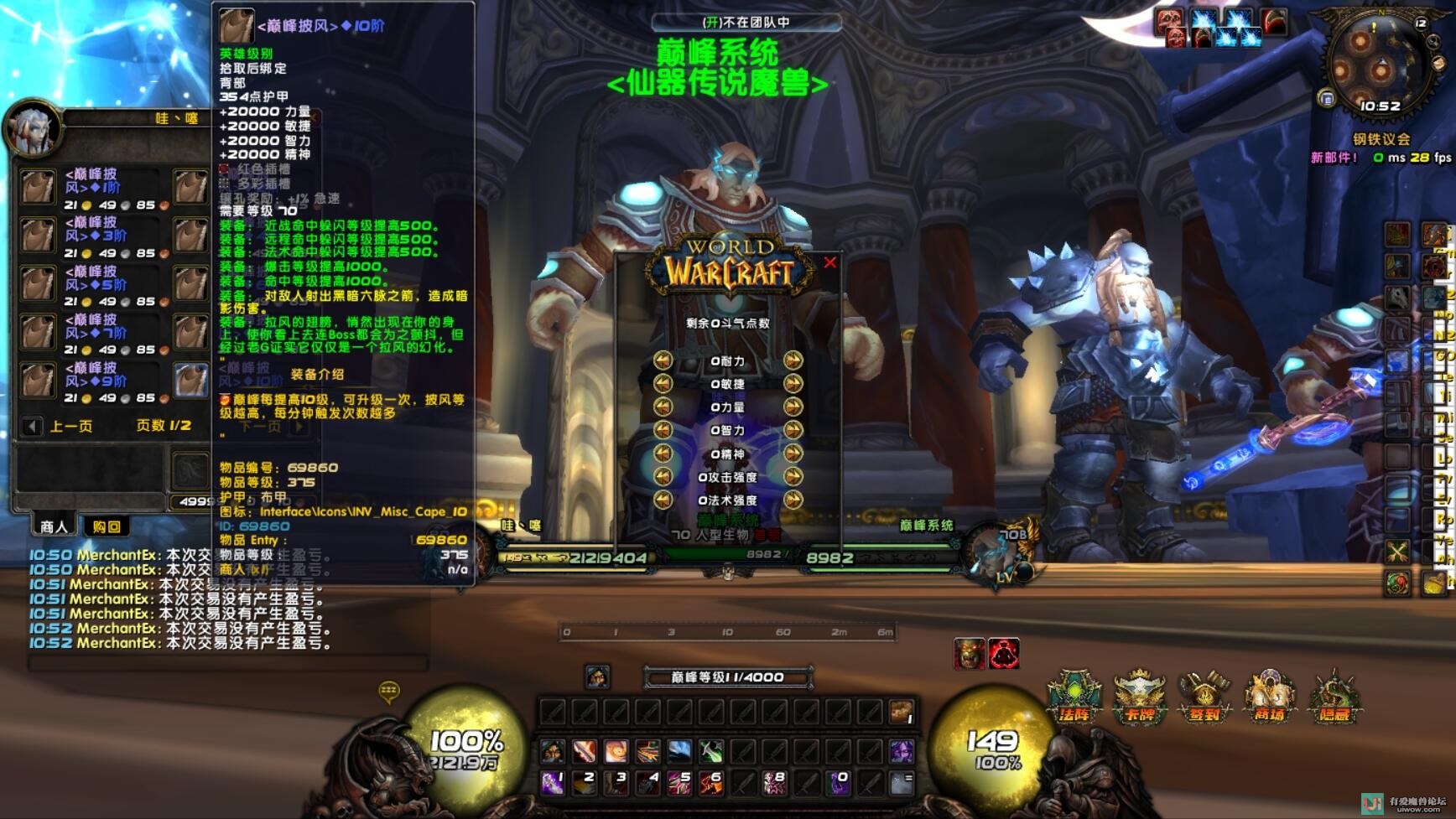This screenshot has width=1456, height=819.
Task: Open the 法阵 menu button
Action: tap(1074, 697)
